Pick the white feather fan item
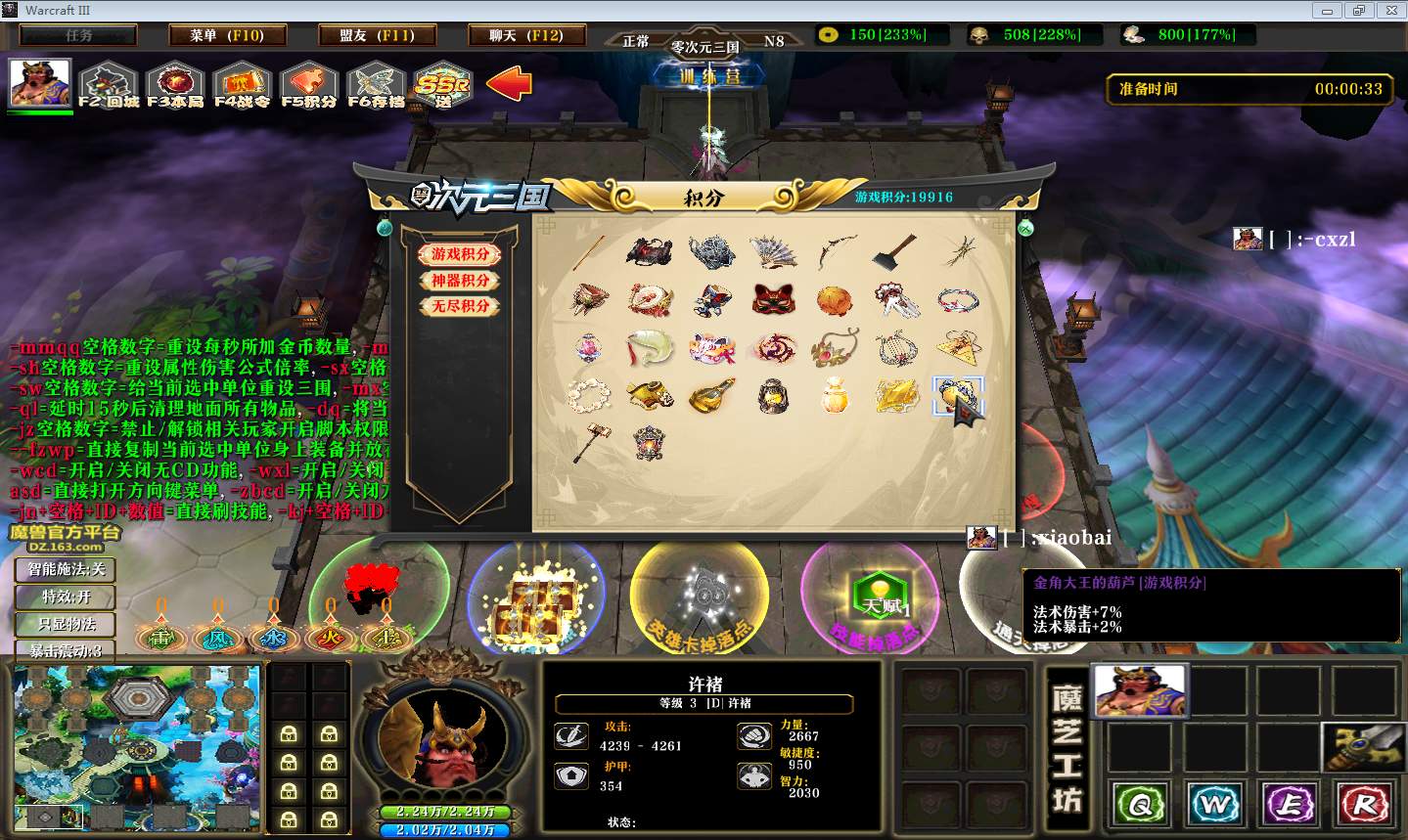The height and width of the screenshot is (840, 1408). pyautogui.click(x=773, y=251)
